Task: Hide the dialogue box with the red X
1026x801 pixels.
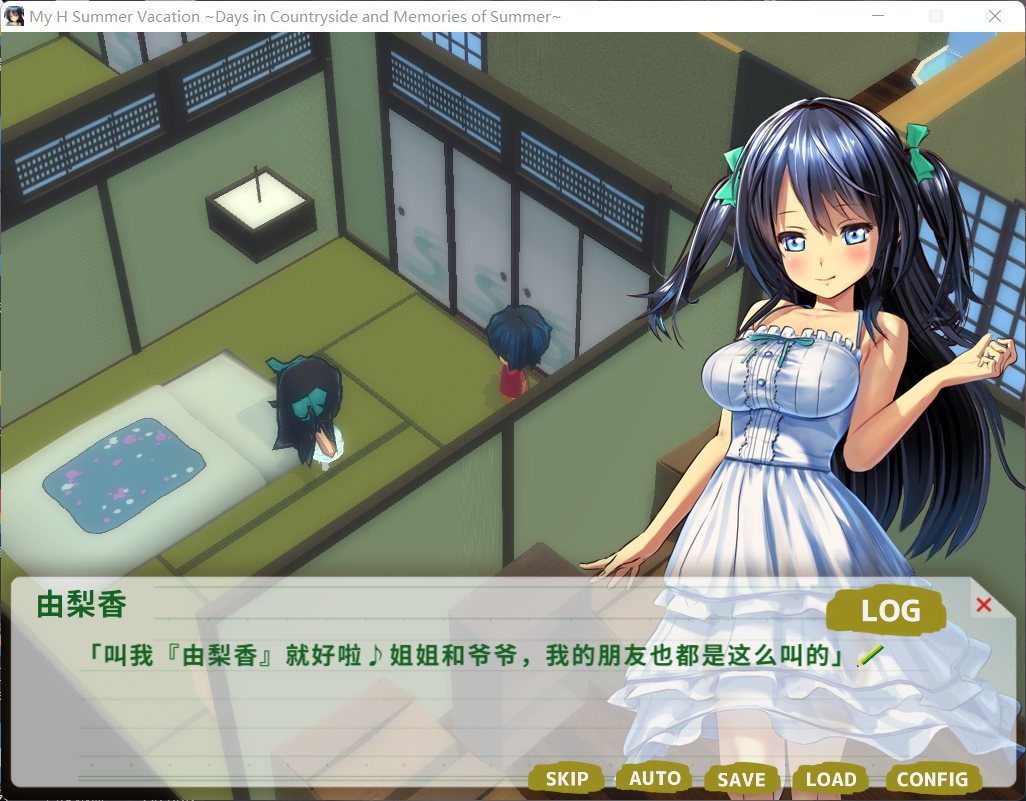Action: pos(983,605)
